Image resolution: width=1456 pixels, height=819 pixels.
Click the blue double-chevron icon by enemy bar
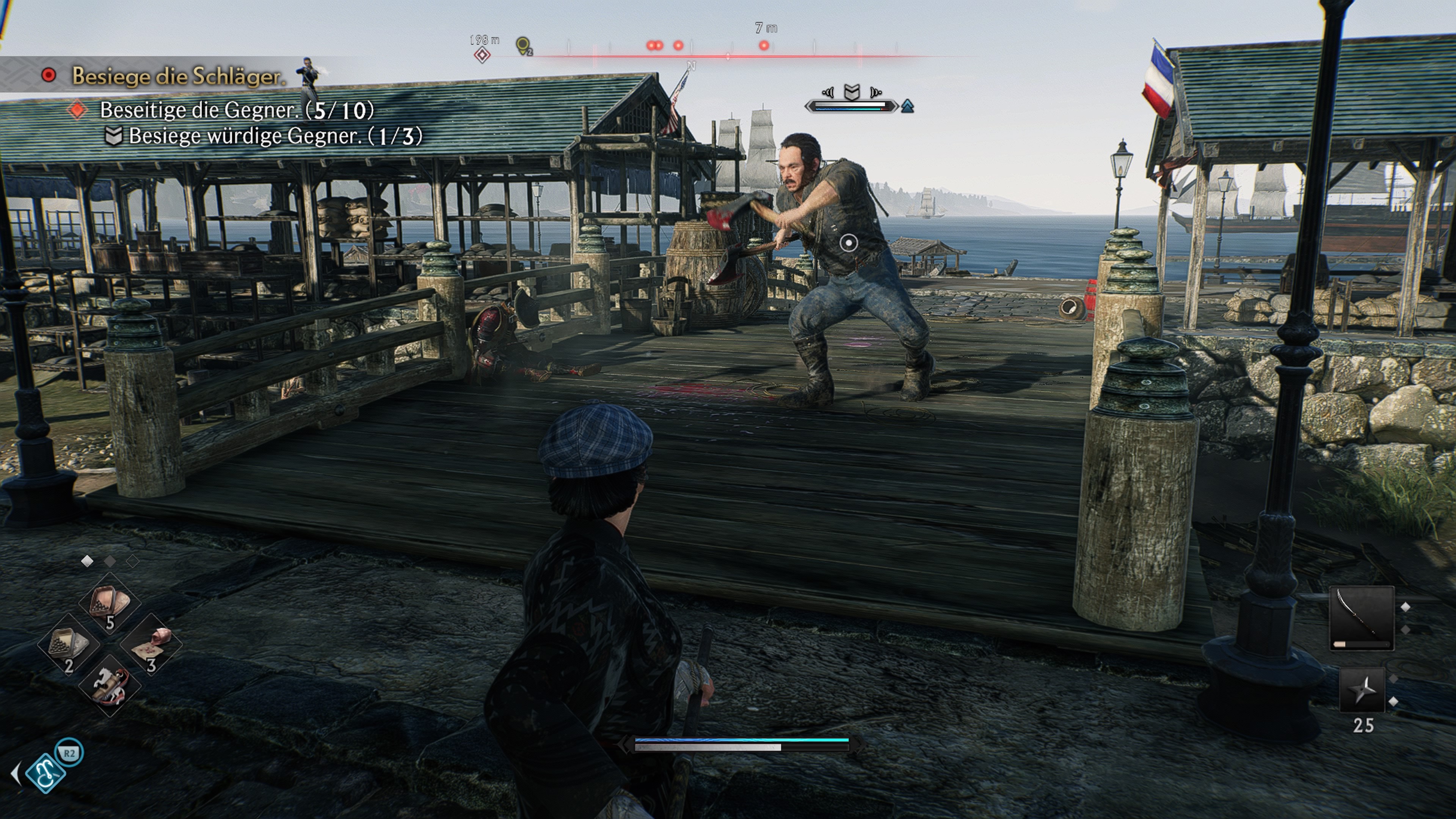tap(908, 106)
